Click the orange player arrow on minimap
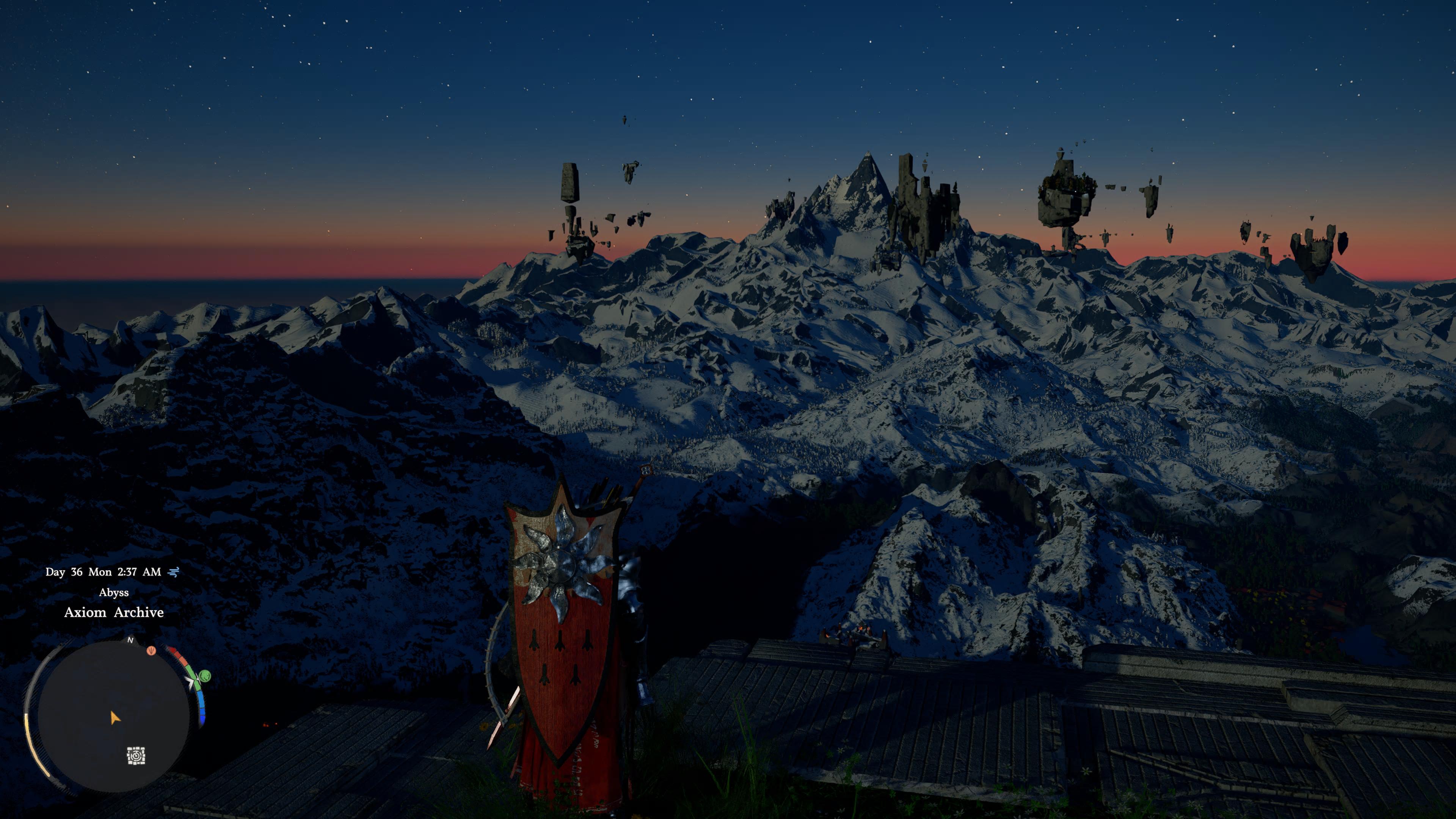The width and height of the screenshot is (1456, 819). coord(115,719)
